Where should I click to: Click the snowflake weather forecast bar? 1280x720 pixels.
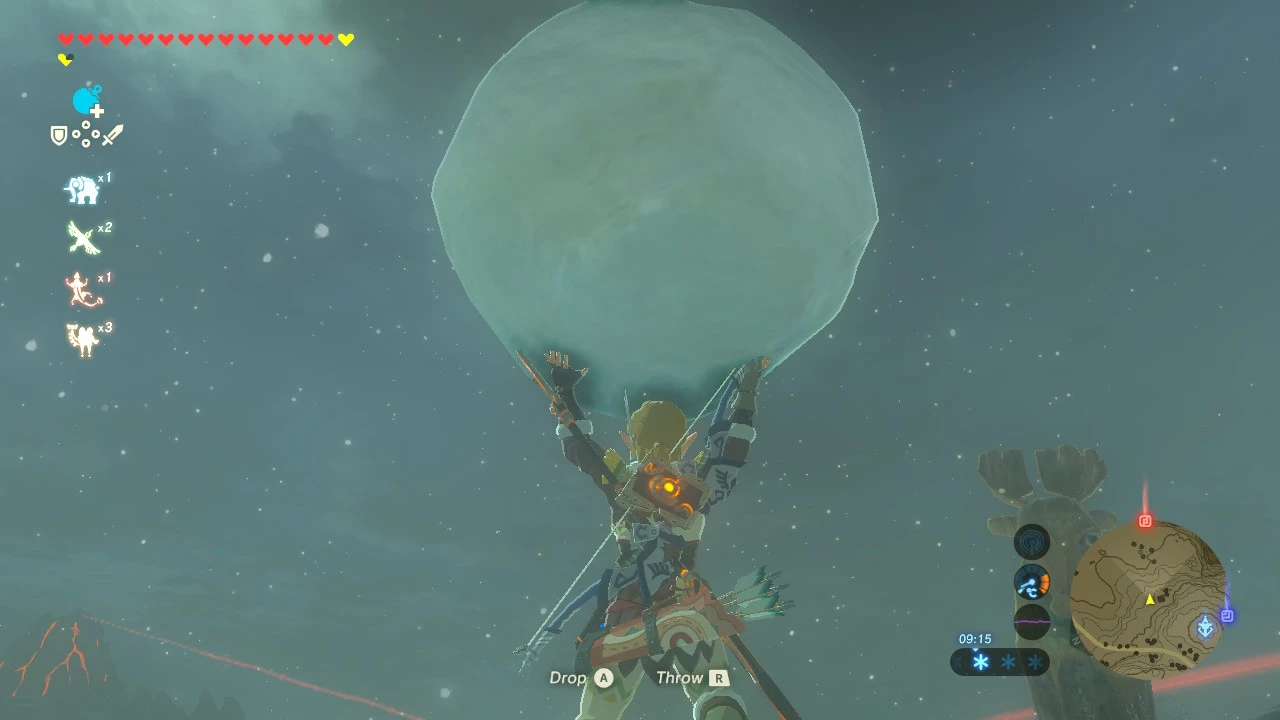click(1000, 662)
